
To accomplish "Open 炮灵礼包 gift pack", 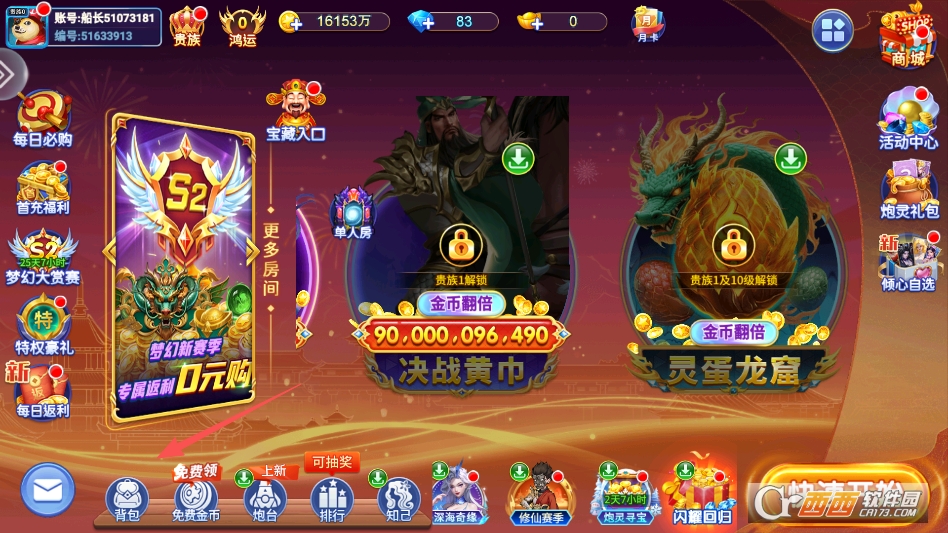I will point(907,190).
